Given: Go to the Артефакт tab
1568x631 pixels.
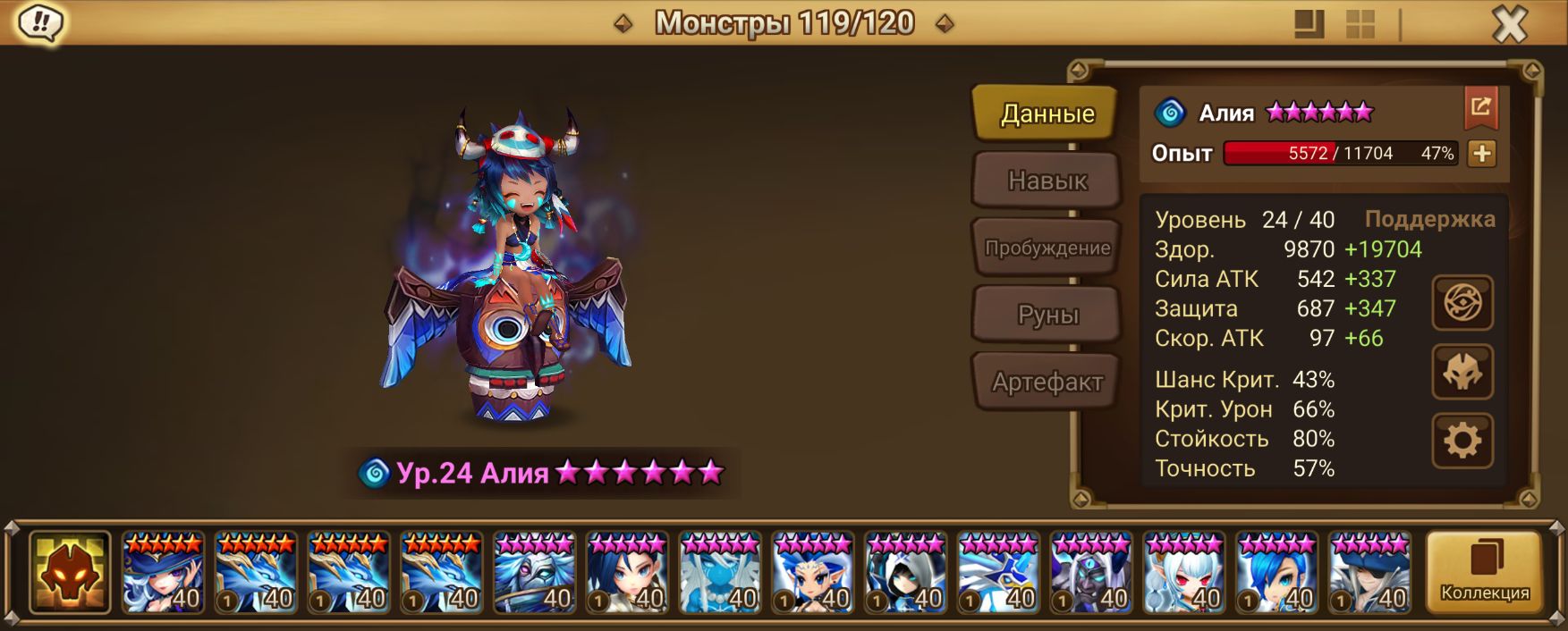Looking at the screenshot, I should pyautogui.click(x=1047, y=382).
